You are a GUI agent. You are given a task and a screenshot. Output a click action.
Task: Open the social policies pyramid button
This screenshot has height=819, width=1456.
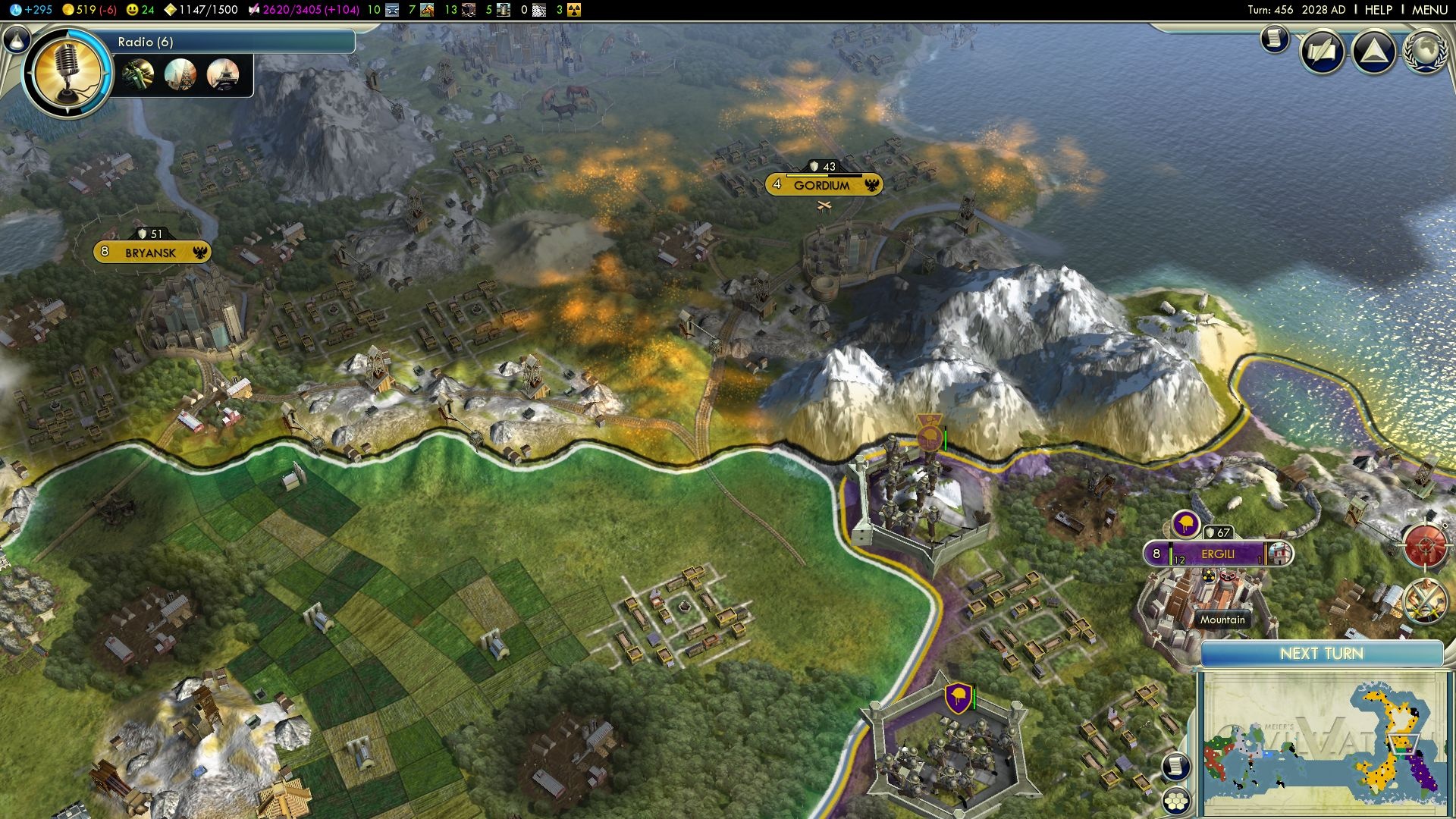(x=1373, y=52)
